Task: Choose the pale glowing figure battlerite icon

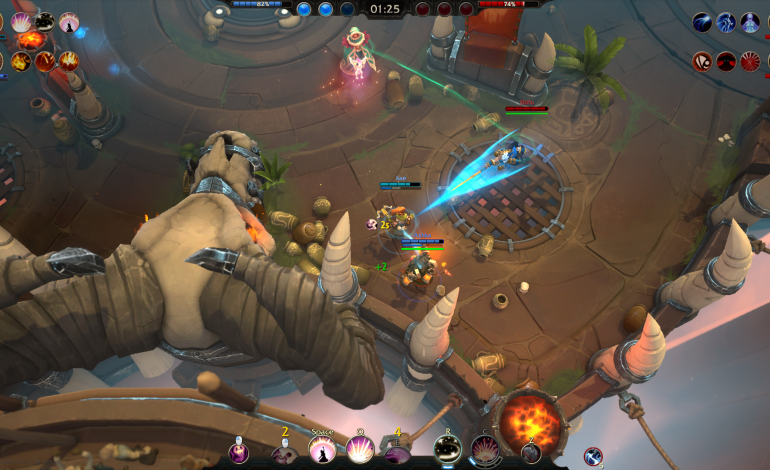Action: click(750, 22)
